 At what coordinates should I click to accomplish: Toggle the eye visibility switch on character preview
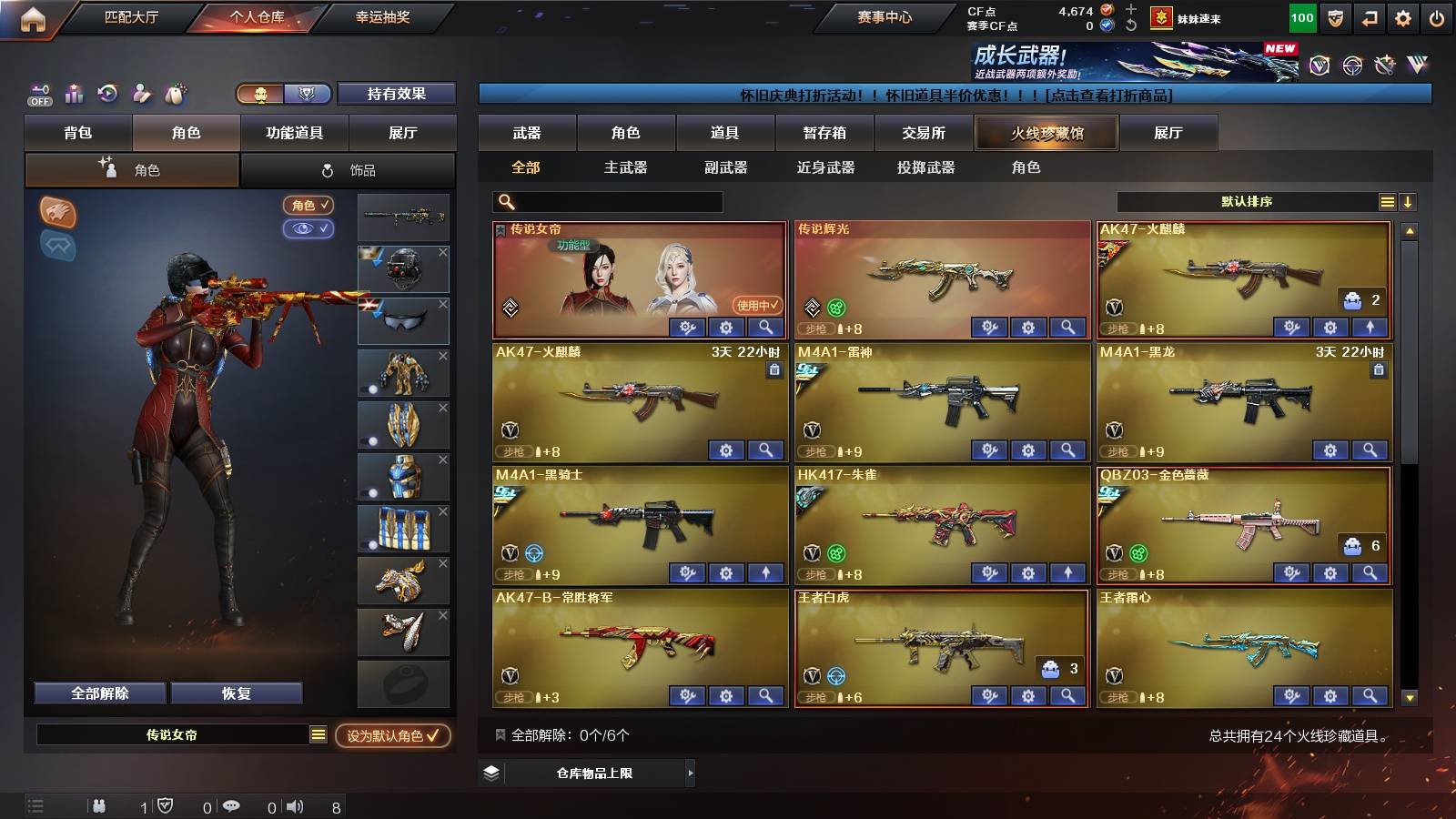pyautogui.click(x=309, y=230)
